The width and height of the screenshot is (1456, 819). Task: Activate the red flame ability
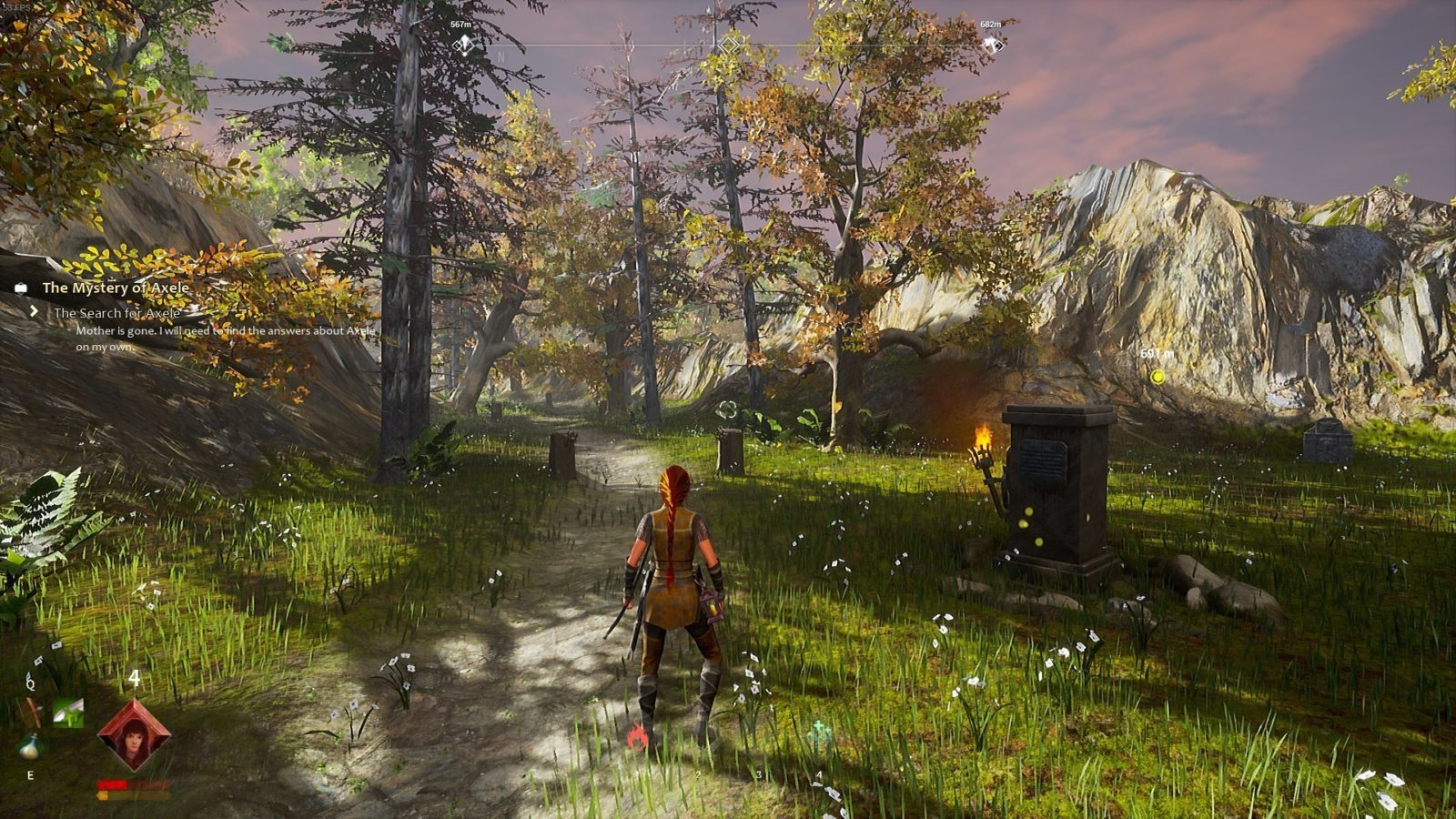(638, 736)
